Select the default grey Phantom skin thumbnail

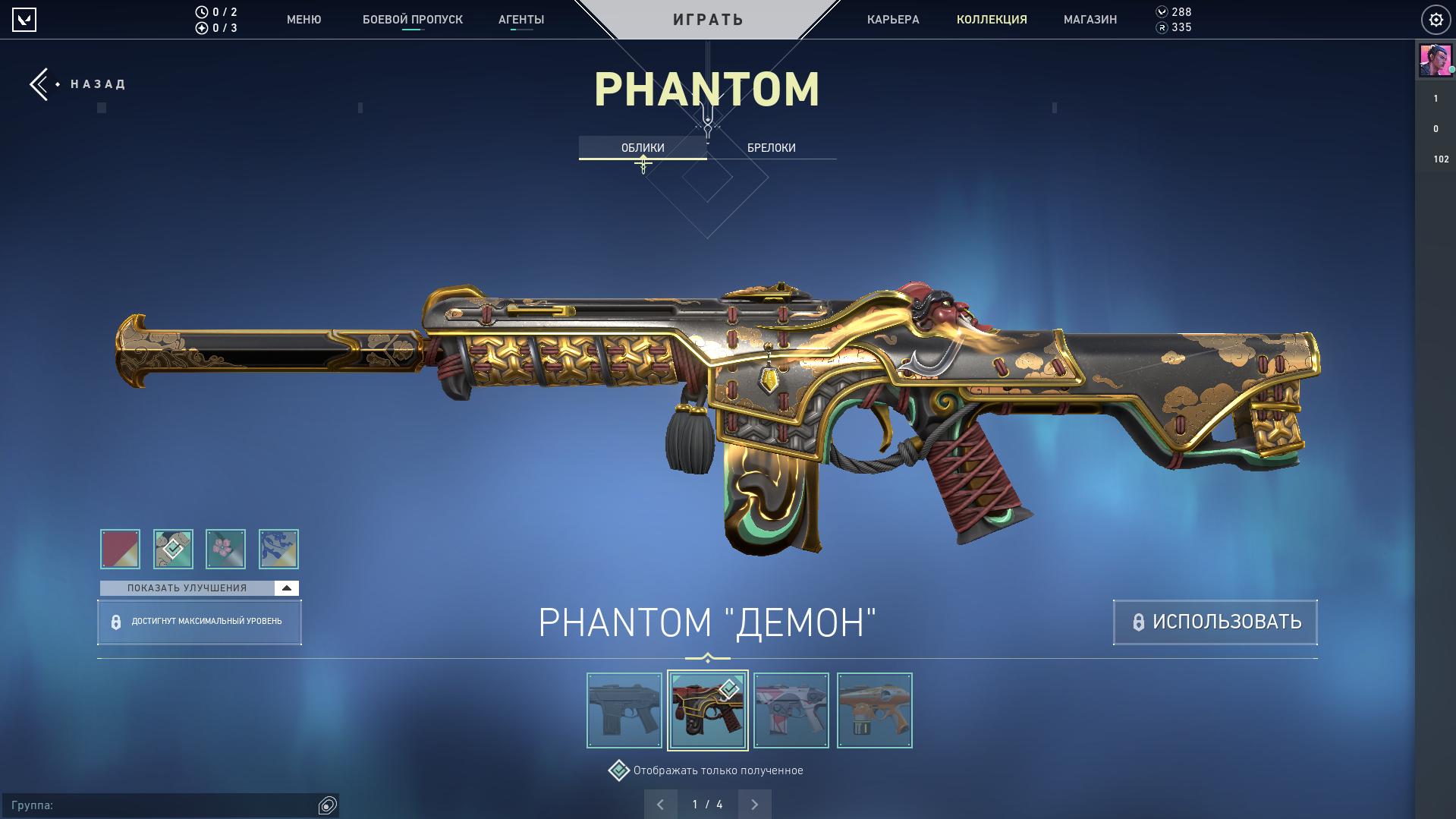point(624,710)
